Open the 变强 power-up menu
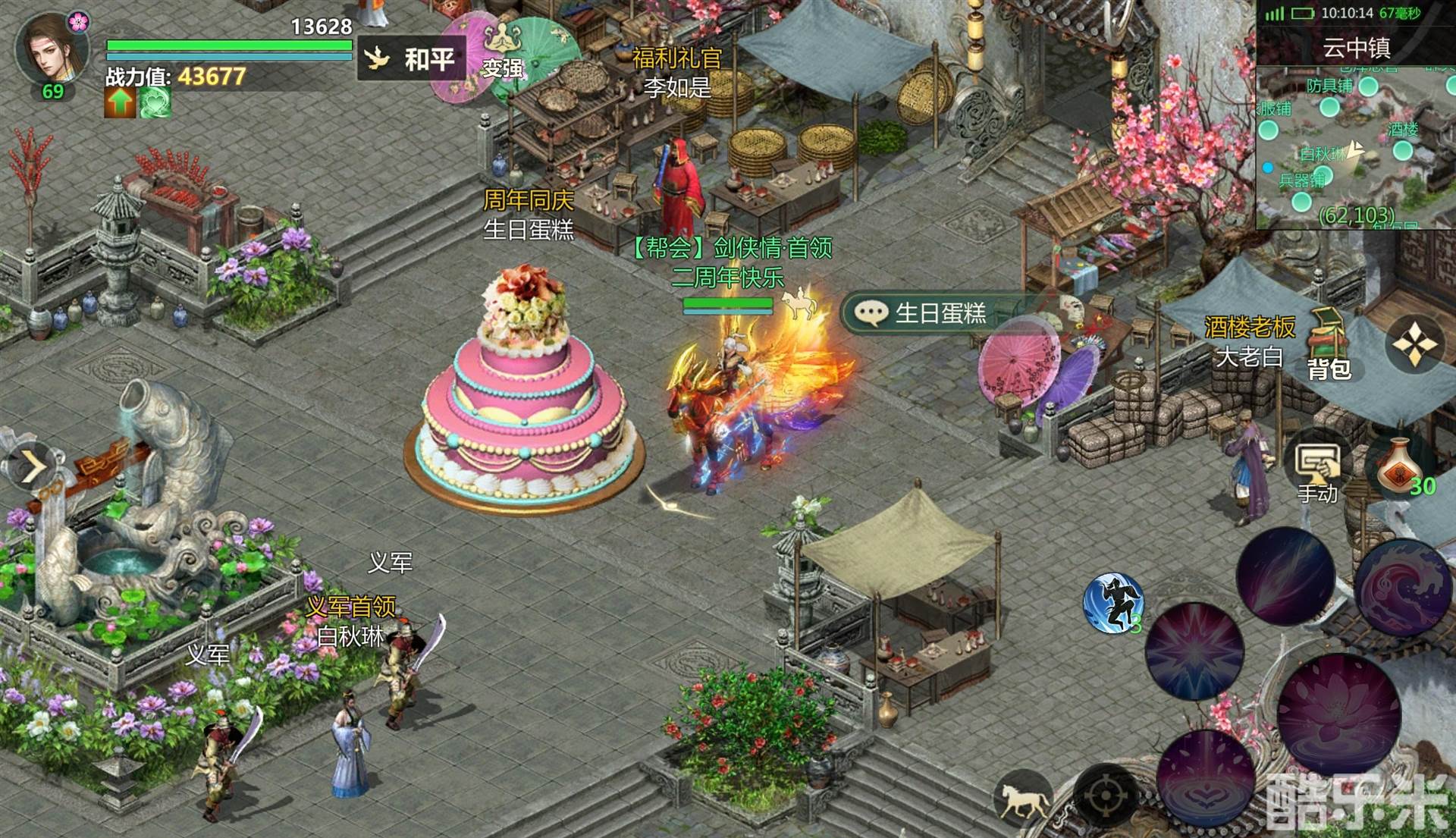Image resolution: width=1456 pixels, height=838 pixels. (503, 53)
